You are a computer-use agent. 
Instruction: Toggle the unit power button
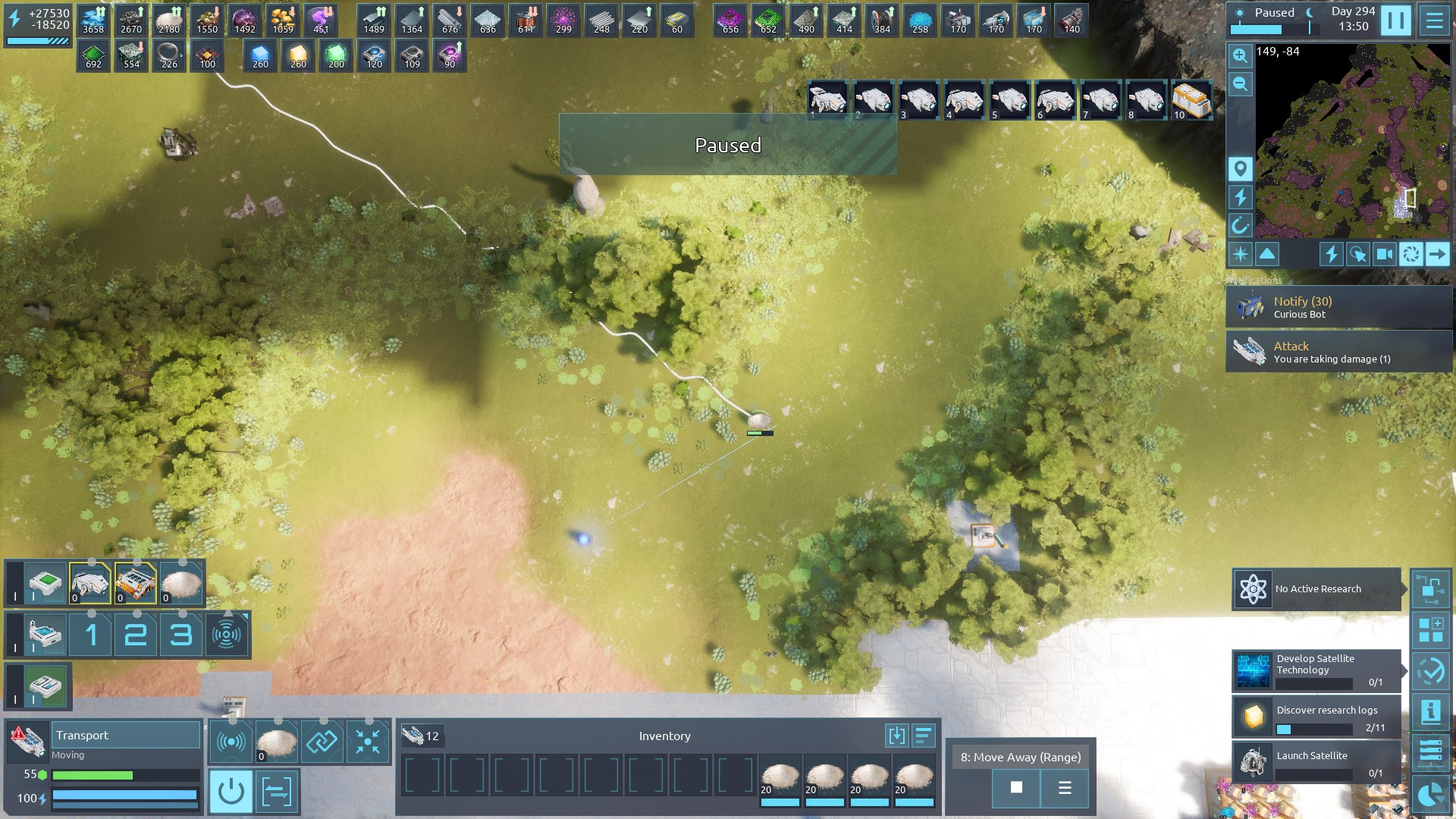[x=231, y=792]
